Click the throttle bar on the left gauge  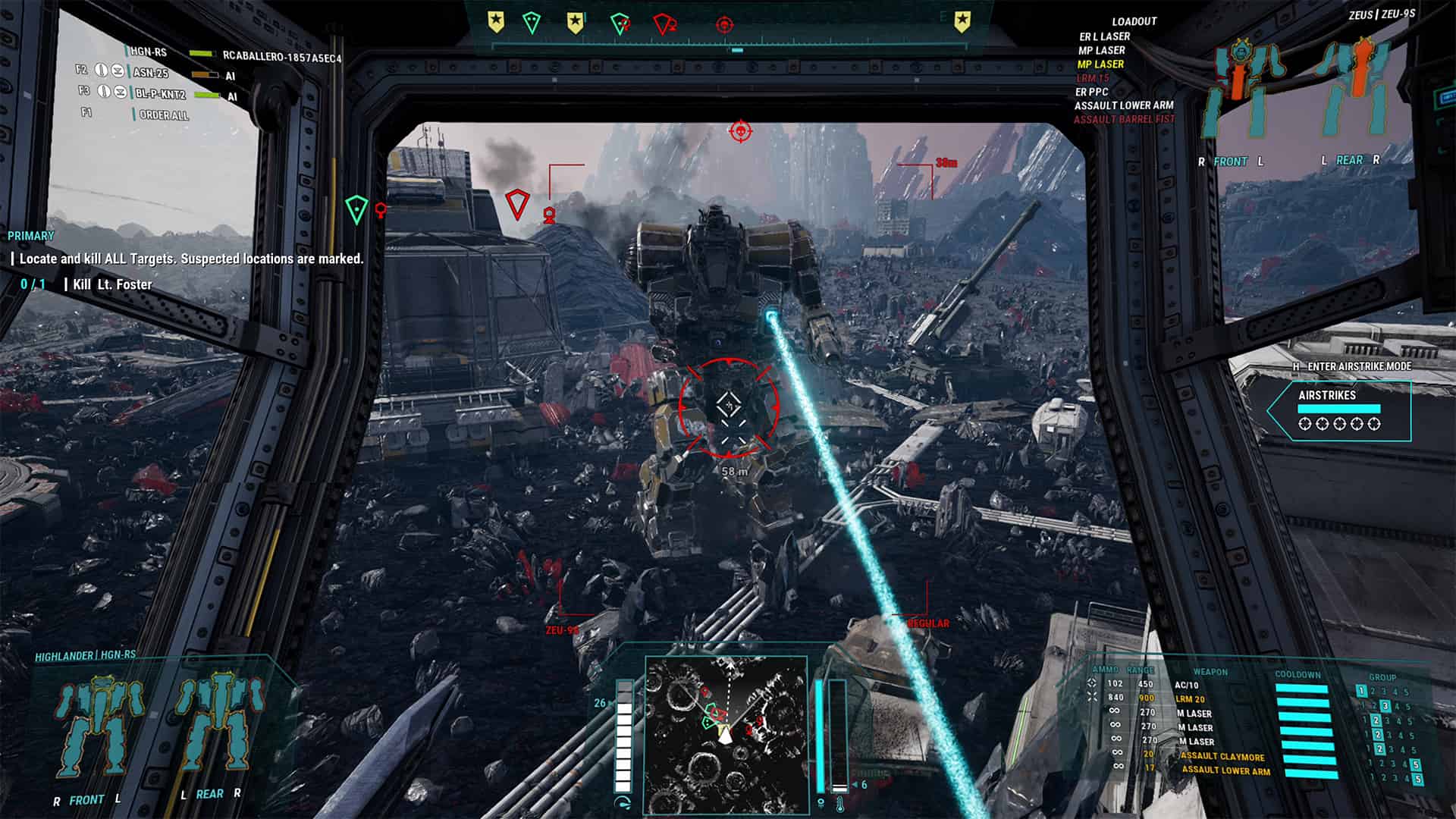coord(623,736)
